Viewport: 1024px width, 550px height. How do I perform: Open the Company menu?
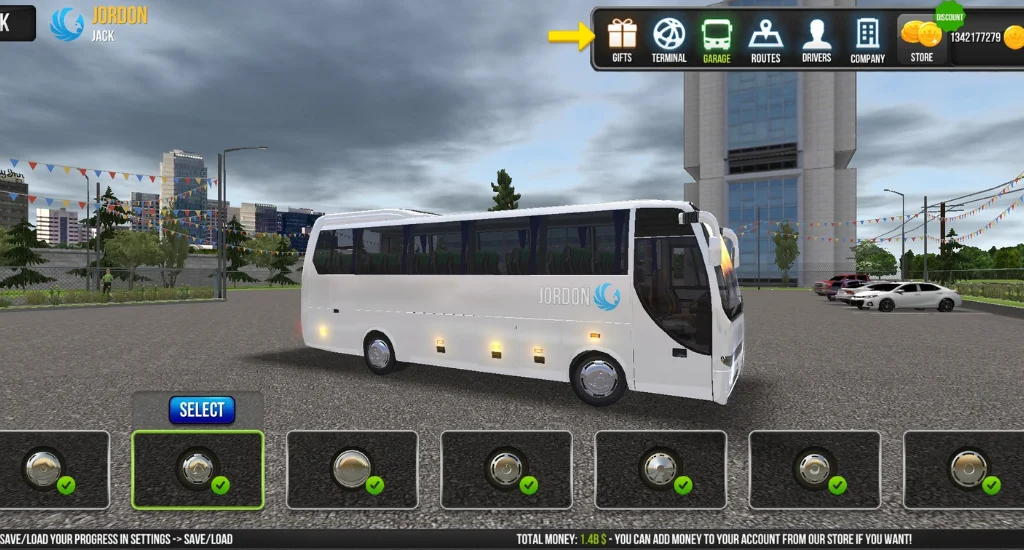[867, 40]
